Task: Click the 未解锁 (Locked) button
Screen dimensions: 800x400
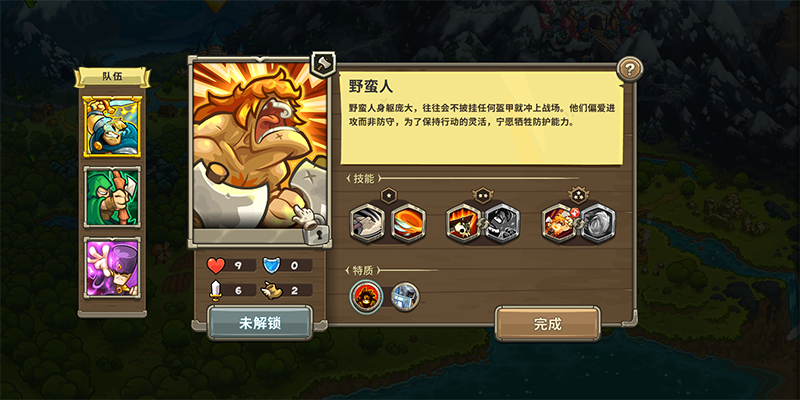Action: [260, 324]
